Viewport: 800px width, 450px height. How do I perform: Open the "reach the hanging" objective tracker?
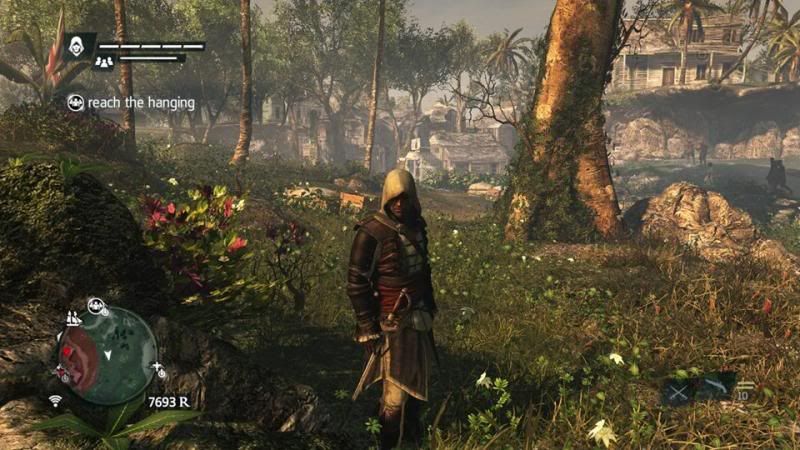click(x=131, y=102)
